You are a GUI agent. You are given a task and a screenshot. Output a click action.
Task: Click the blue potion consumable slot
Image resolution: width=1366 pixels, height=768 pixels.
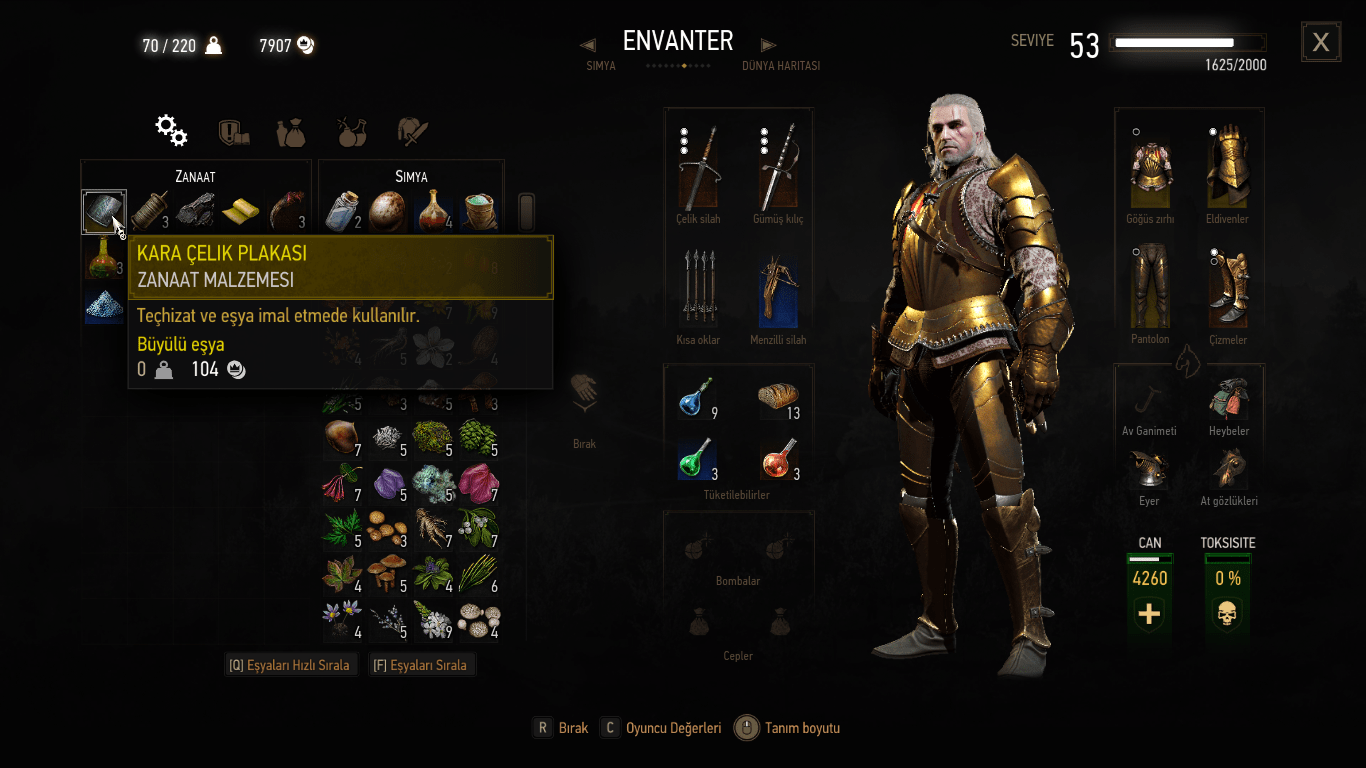[697, 401]
